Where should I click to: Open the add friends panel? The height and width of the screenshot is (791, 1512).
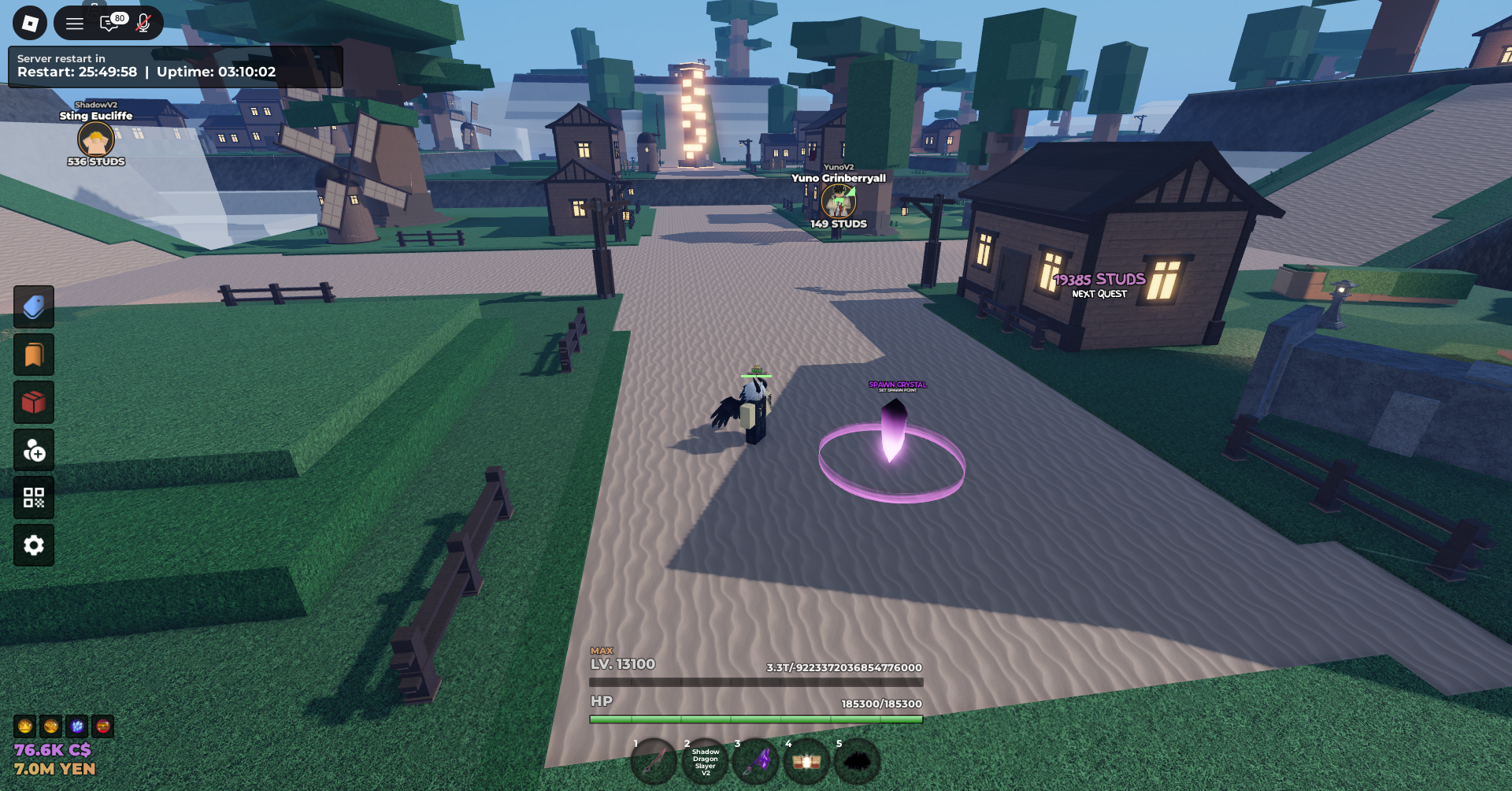(33, 450)
